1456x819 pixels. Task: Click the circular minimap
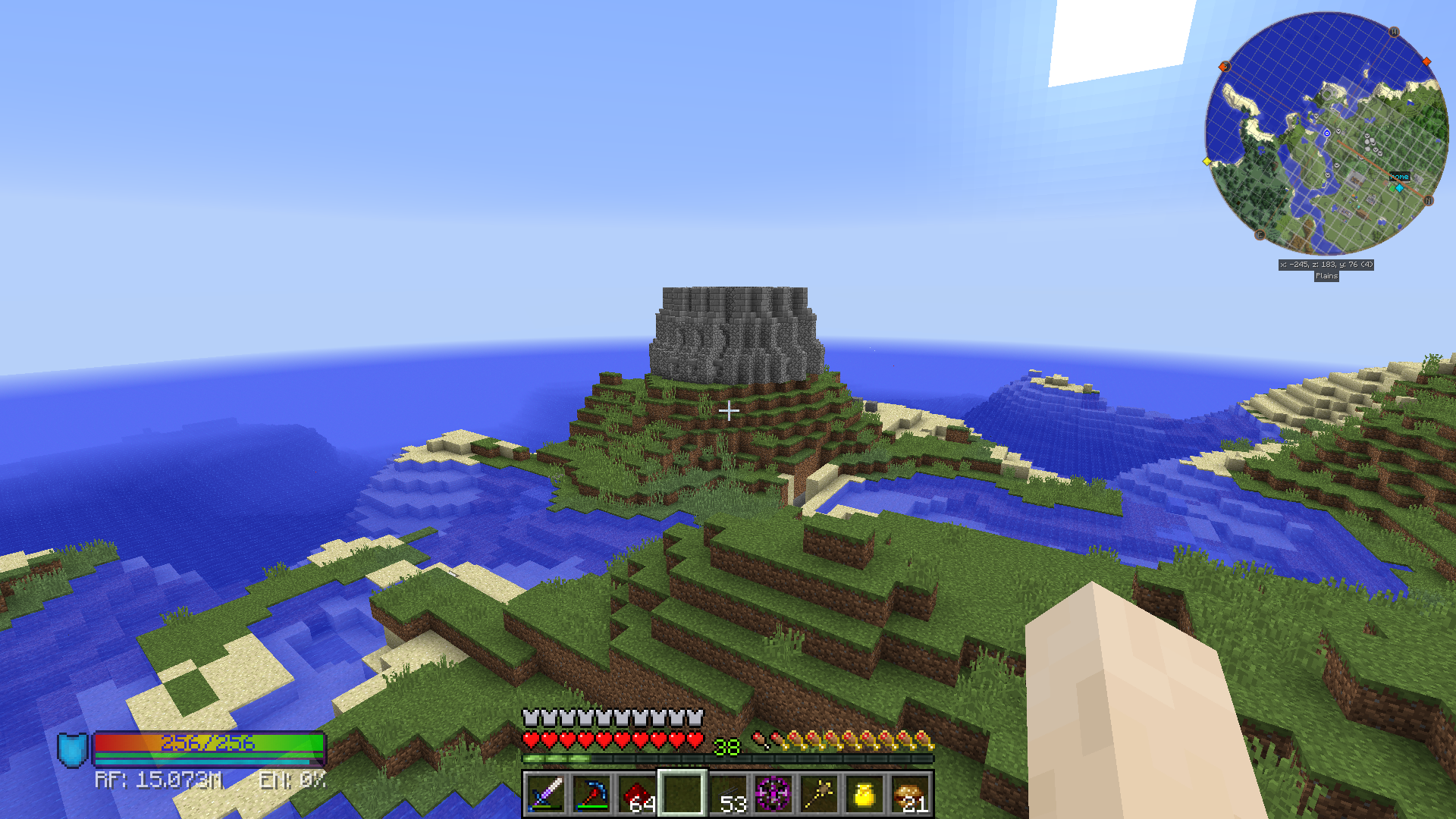(1326, 133)
